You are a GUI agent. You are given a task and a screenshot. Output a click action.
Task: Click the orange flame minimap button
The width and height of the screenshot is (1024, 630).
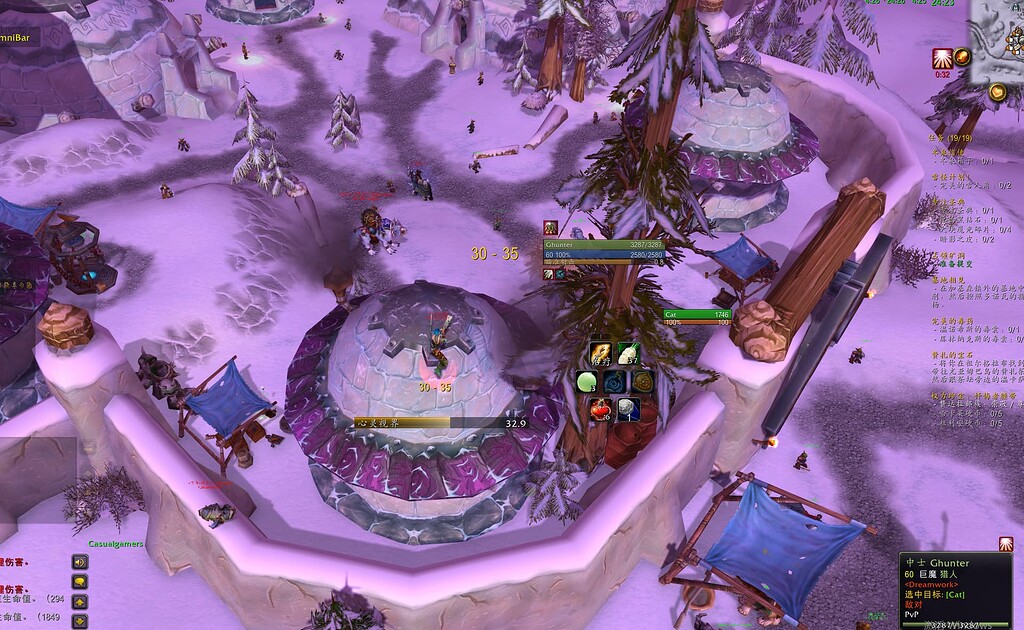click(962, 56)
